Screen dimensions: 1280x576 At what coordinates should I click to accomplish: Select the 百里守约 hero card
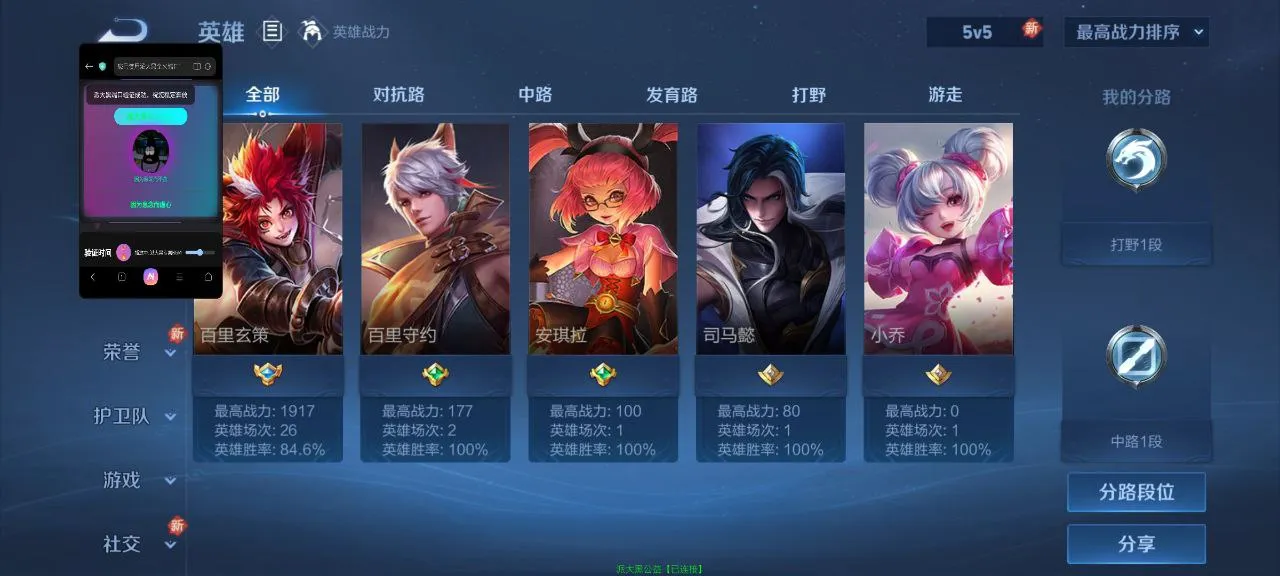435,240
